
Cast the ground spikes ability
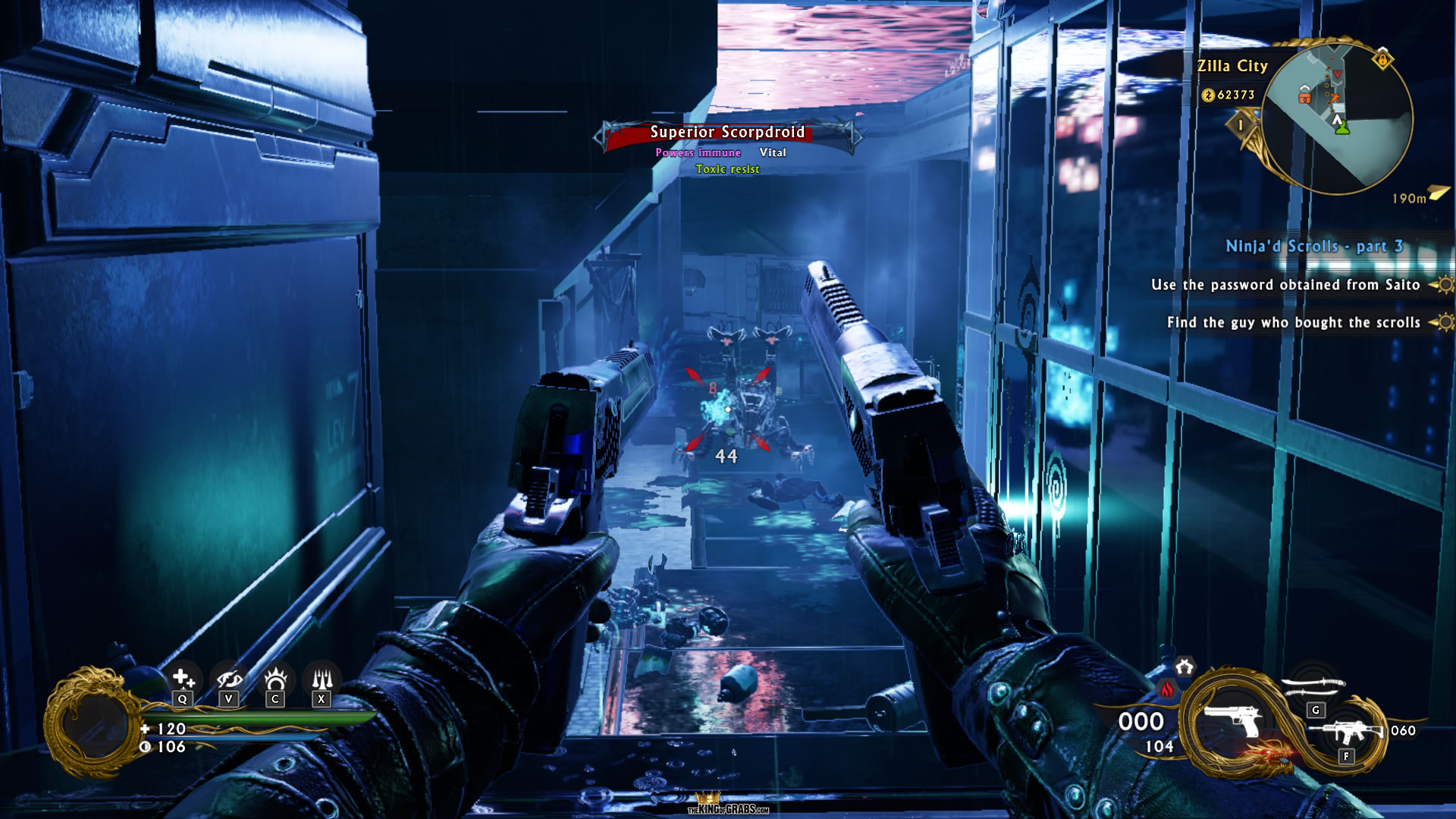pos(322,679)
